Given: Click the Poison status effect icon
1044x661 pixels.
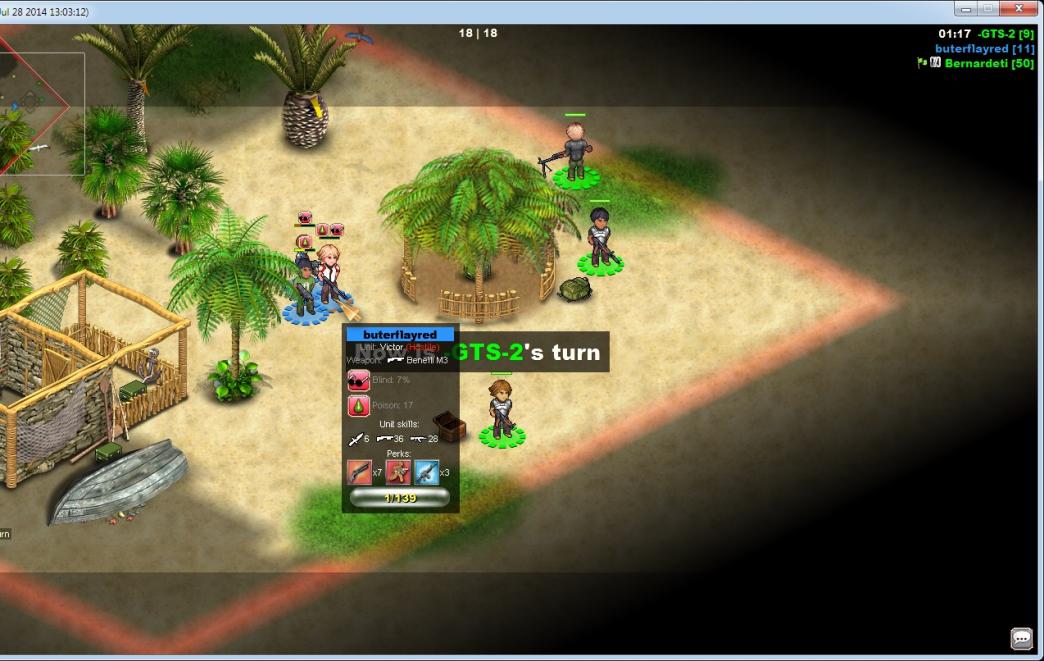Looking at the screenshot, I should (x=358, y=406).
